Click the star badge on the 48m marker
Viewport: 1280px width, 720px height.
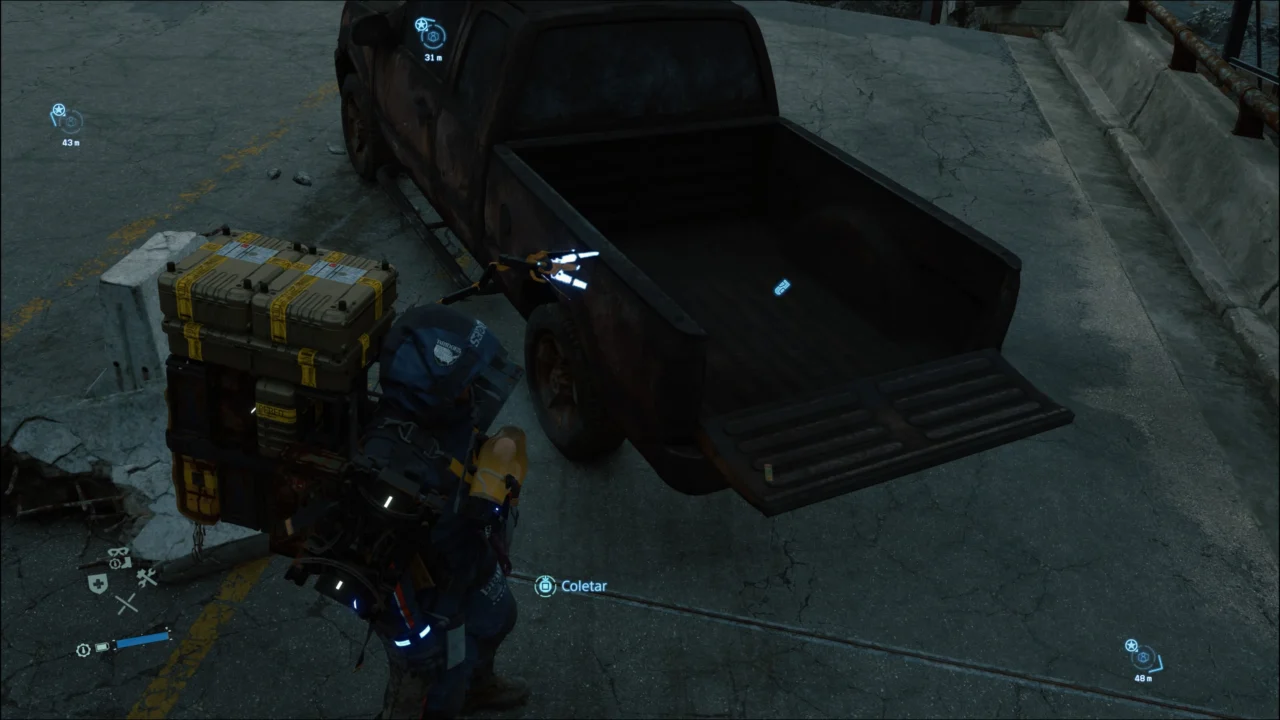1131,645
